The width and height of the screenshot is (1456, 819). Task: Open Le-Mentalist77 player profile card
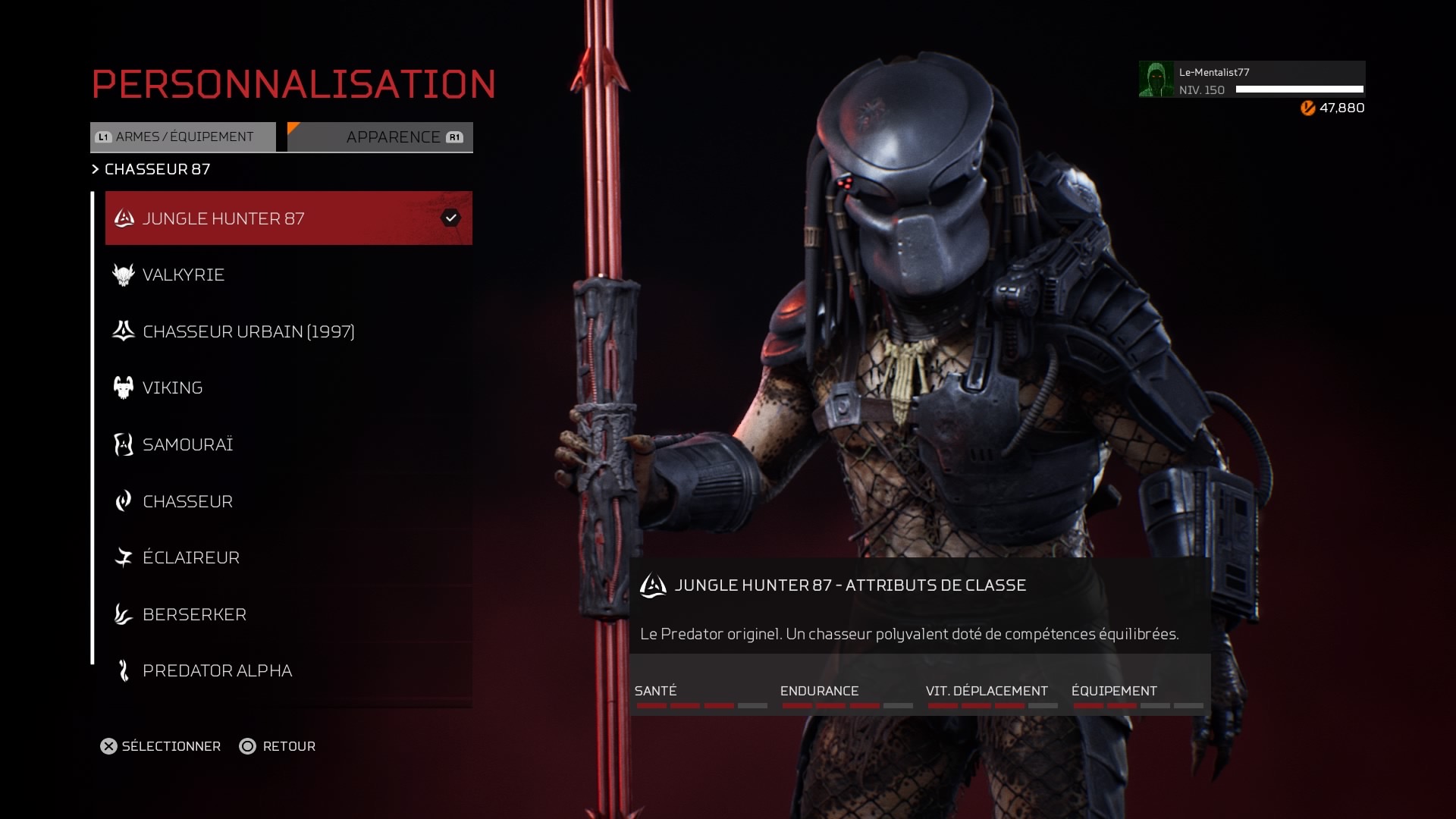[x=1251, y=80]
